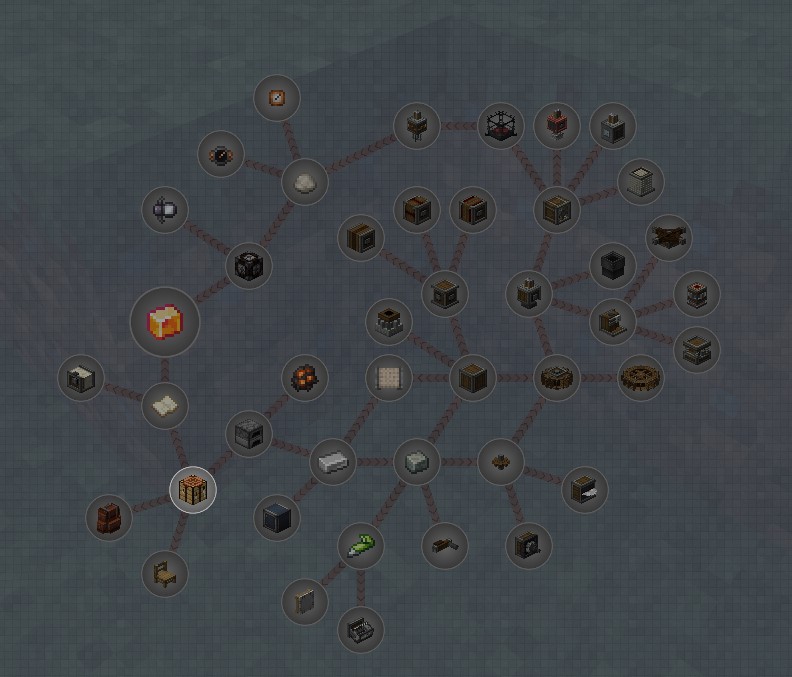792x677 pixels.
Task: Open the compass node at the top
Action: 277,98
